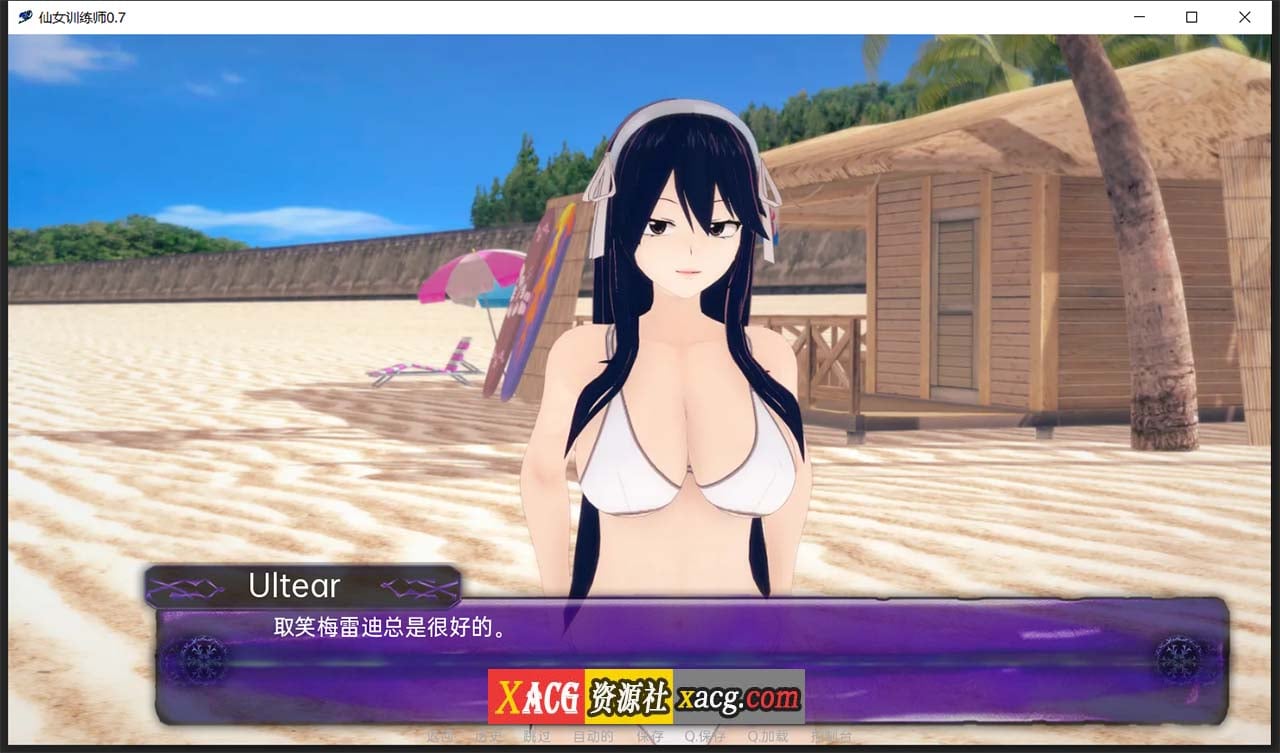Open the 控制台 console option
This screenshot has height=753, width=1280.
point(831,736)
